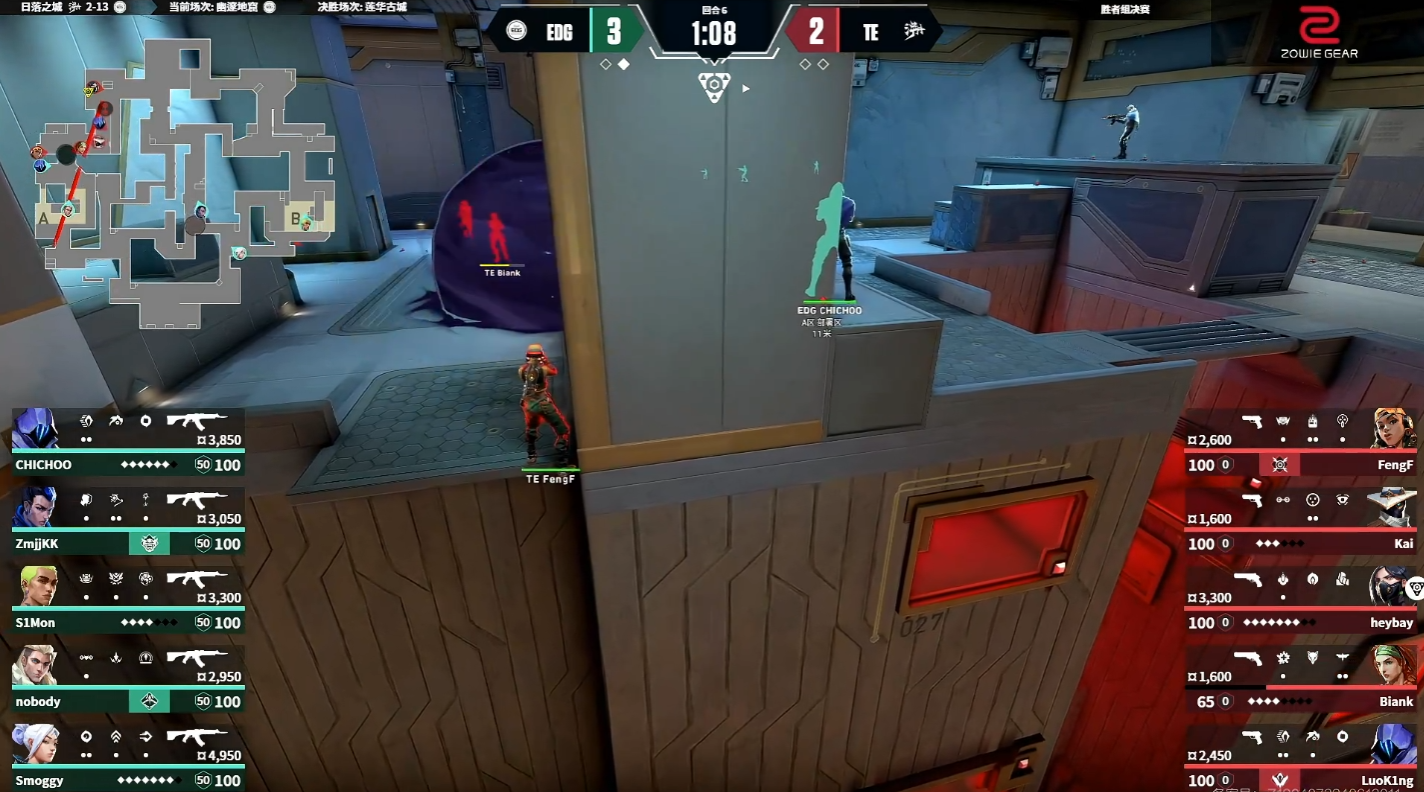This screenshot has width=1424, height=792.
Task: Pick the agent portrait for player nobody
Action: click(x=36, y=666)
